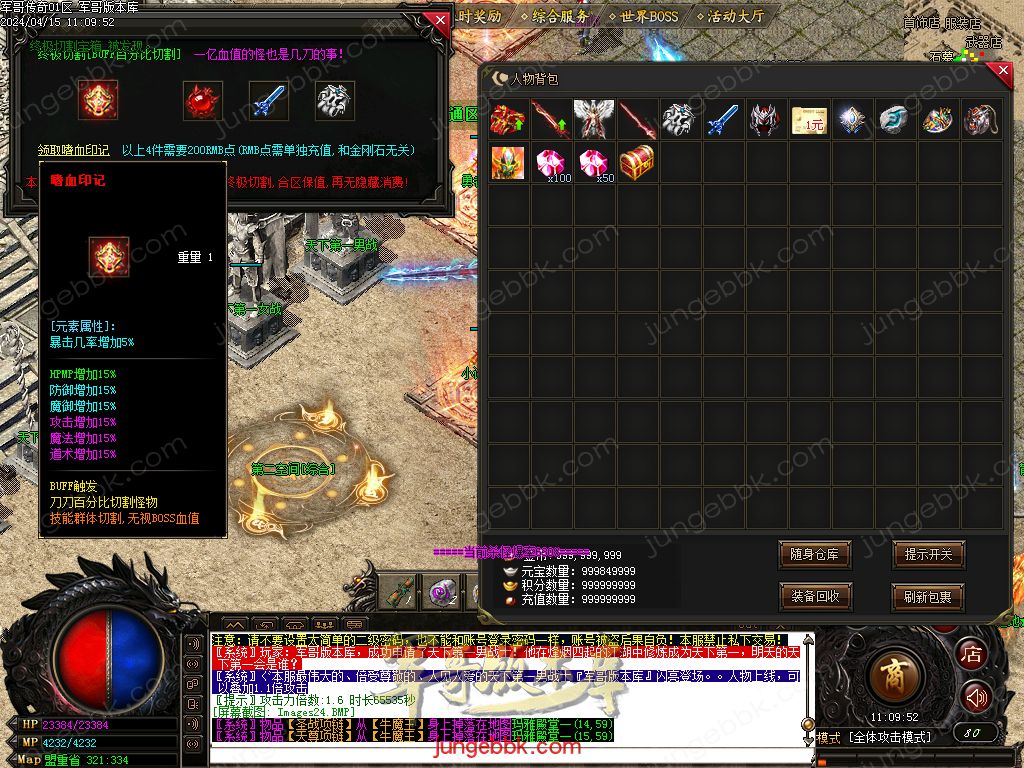Select the pink gem stack x100
Image resolution: width=1024 pixels, height=768 pixels.
[x=551, y=162]
